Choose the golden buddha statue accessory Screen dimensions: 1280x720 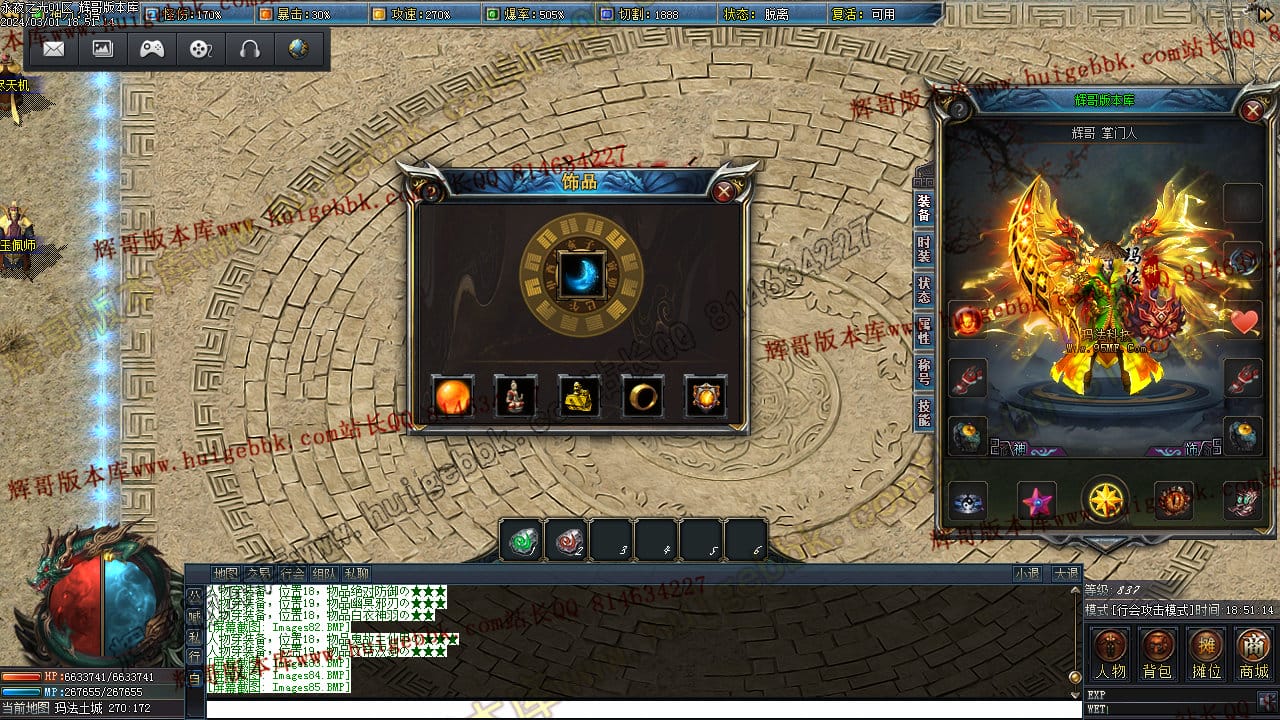tap(579, 397)
